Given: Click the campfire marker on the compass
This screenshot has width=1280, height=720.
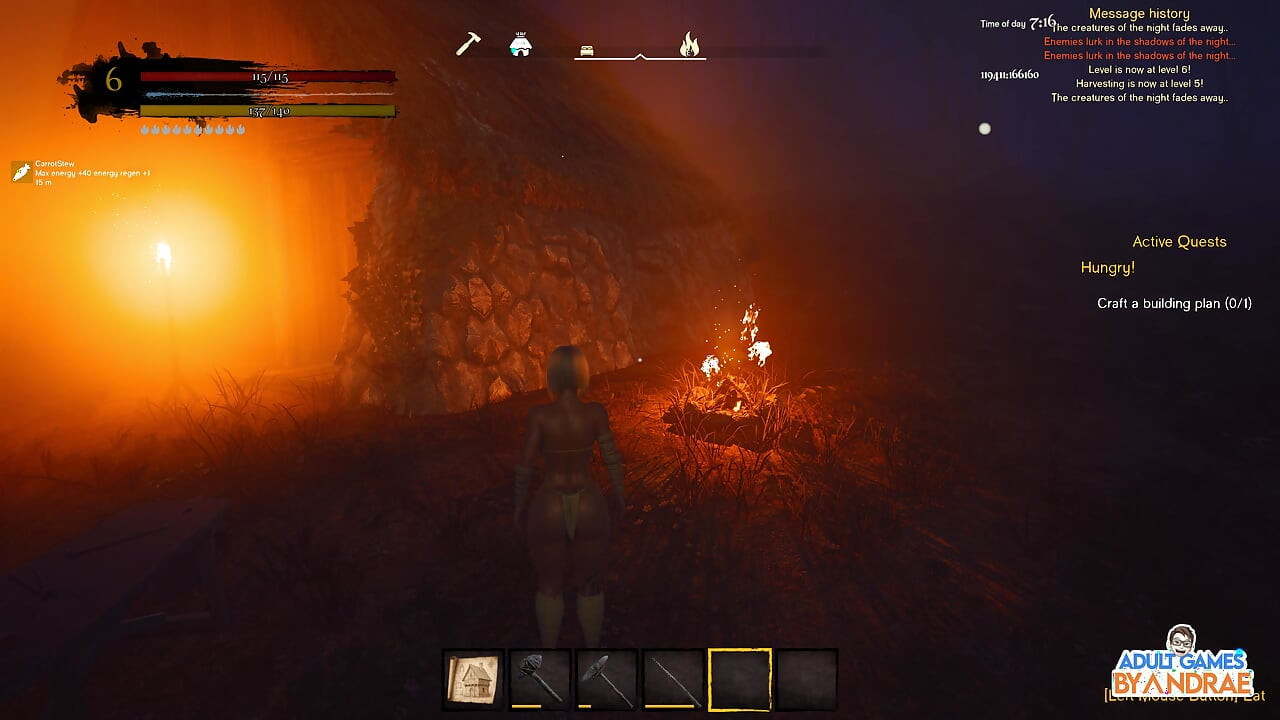Looking at the screenshot, I should [x=689, y=45].
